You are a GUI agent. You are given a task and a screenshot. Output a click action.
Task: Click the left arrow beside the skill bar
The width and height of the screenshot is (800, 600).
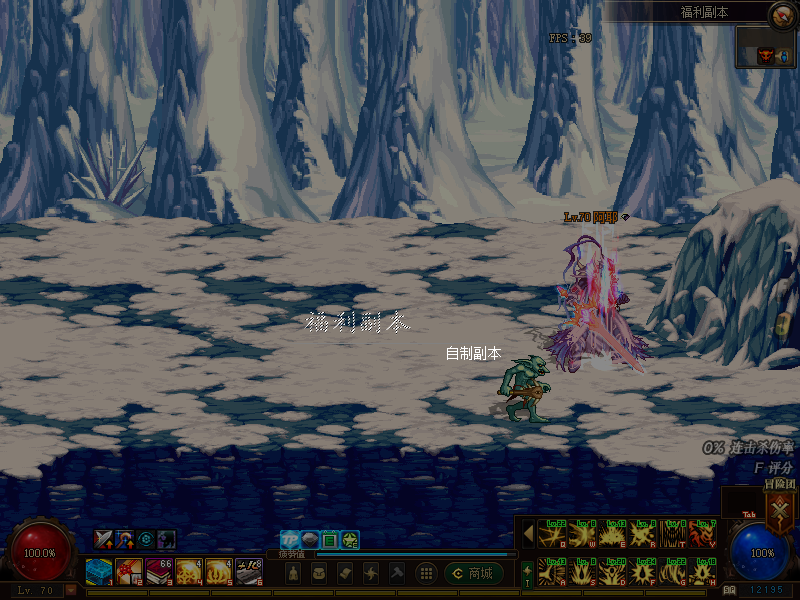pos(527,533)
